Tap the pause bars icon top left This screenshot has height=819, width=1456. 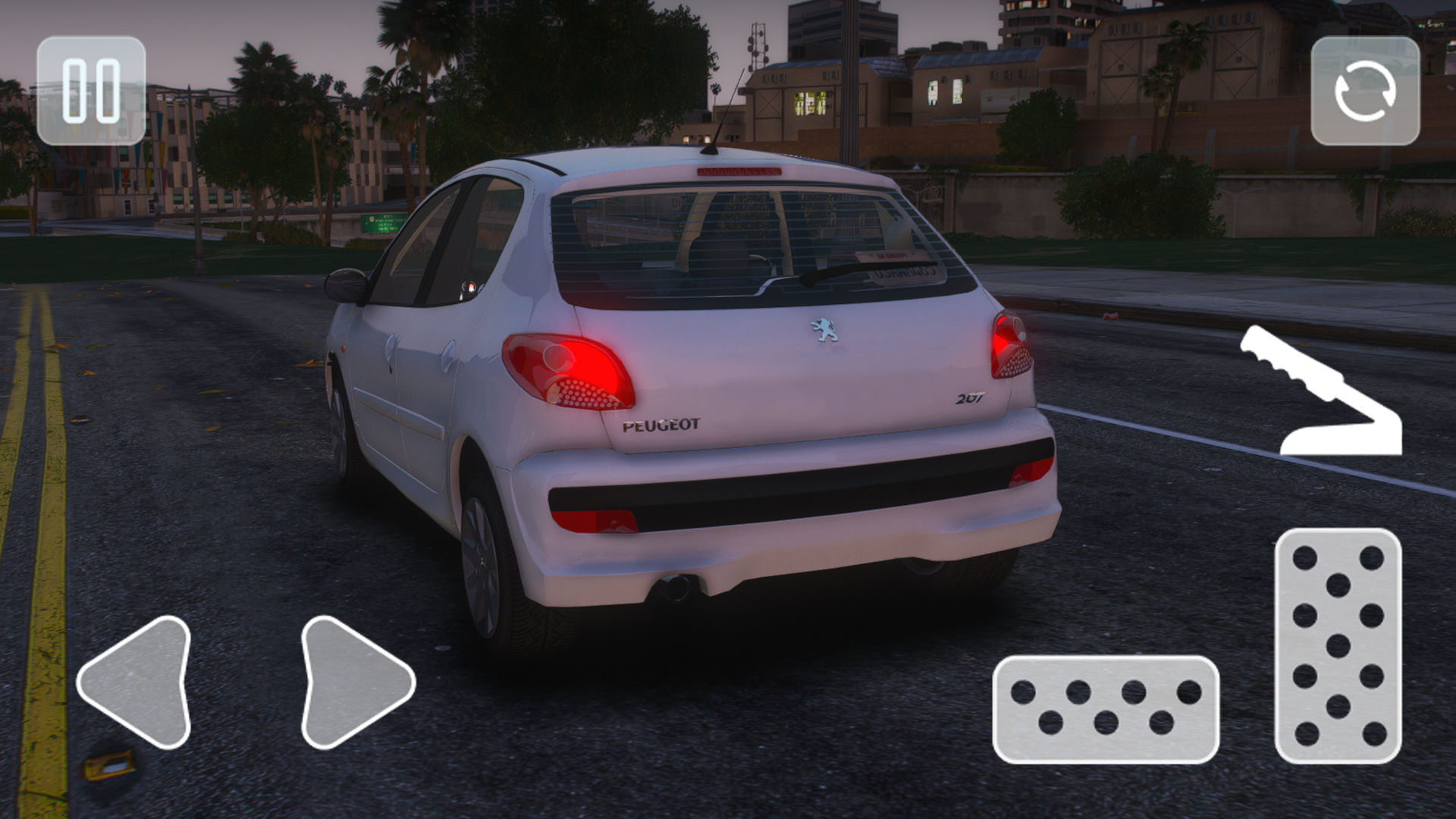[93, 90]
